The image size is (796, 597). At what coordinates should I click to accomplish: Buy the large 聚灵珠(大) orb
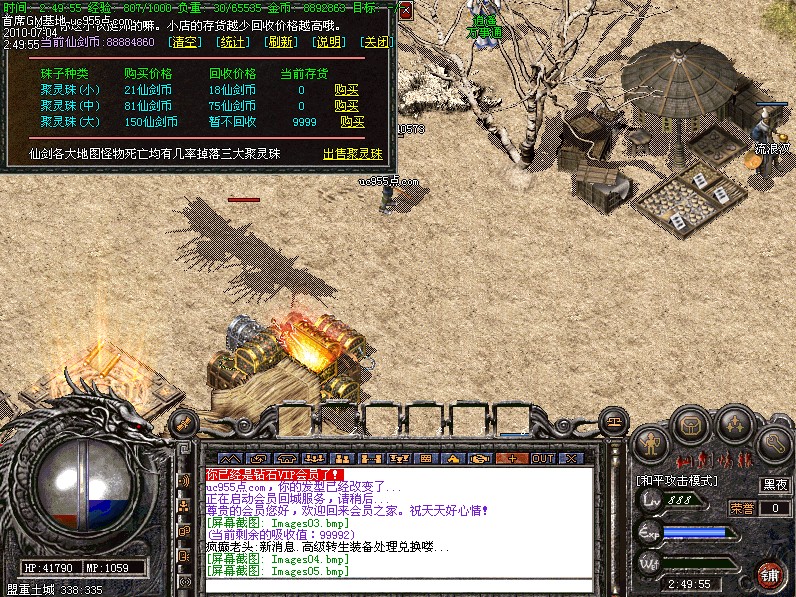(x=352, y=122)
